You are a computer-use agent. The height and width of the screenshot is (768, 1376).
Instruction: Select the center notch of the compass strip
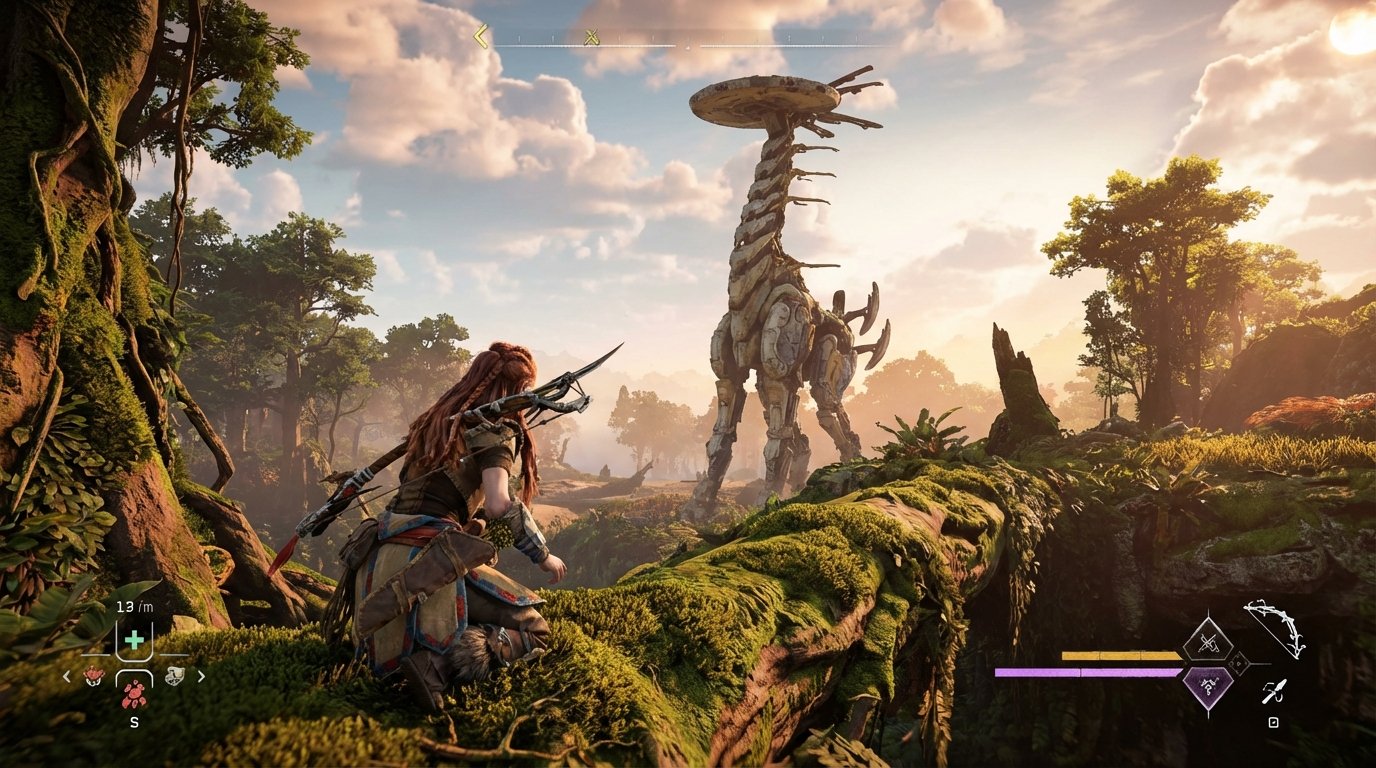687,47
